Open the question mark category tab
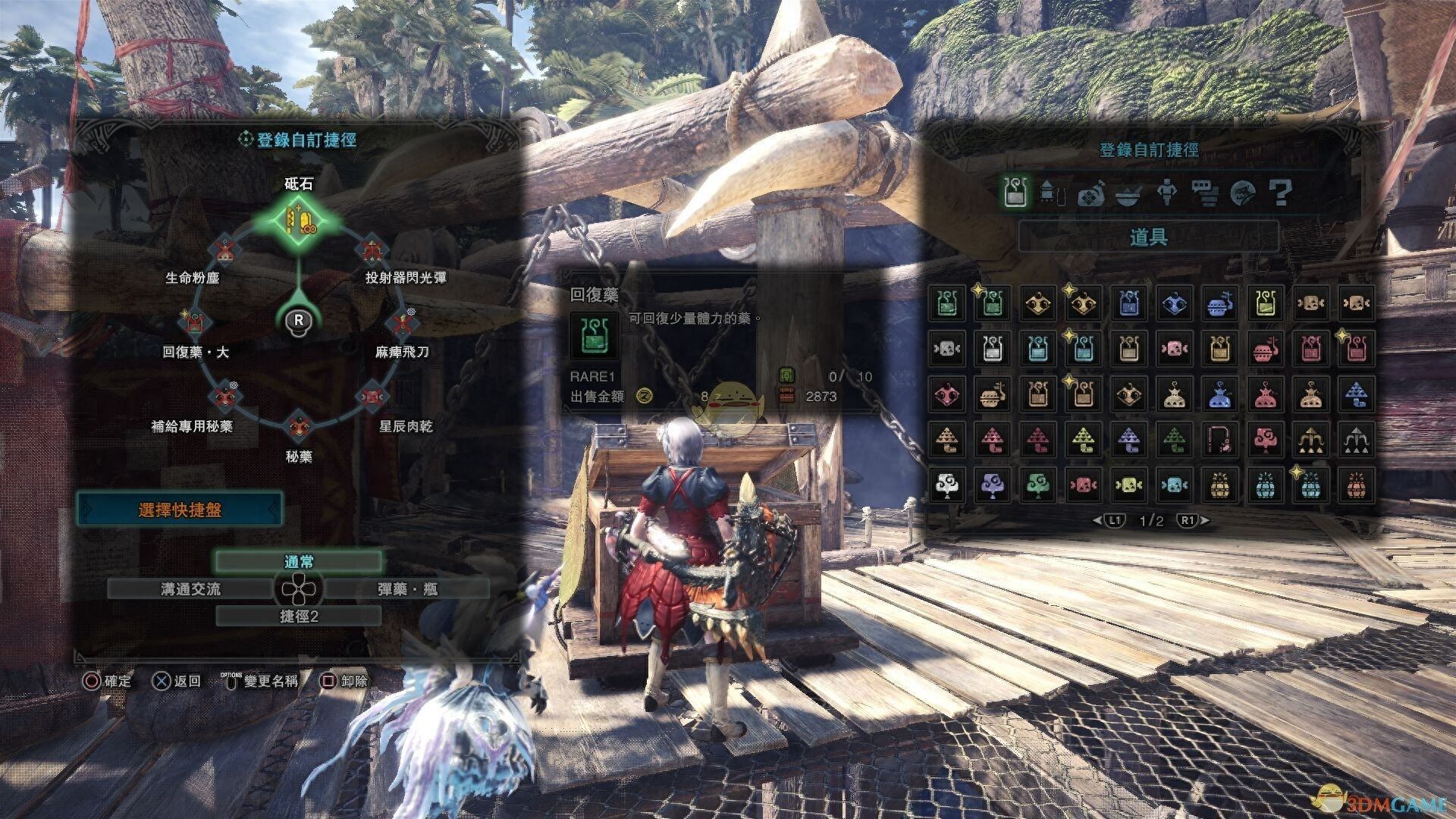This screenshot has height=819, width=1456. [x=1280, y=193]
